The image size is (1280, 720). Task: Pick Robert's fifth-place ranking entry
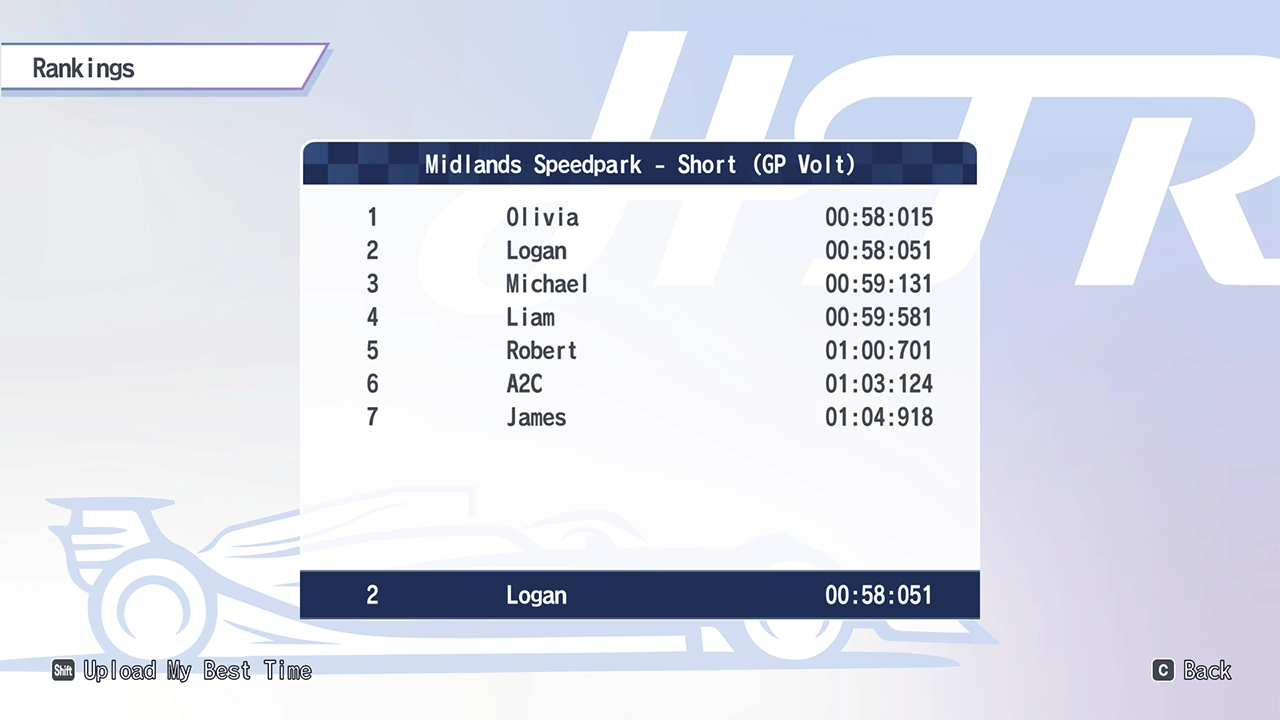(640, 351)
